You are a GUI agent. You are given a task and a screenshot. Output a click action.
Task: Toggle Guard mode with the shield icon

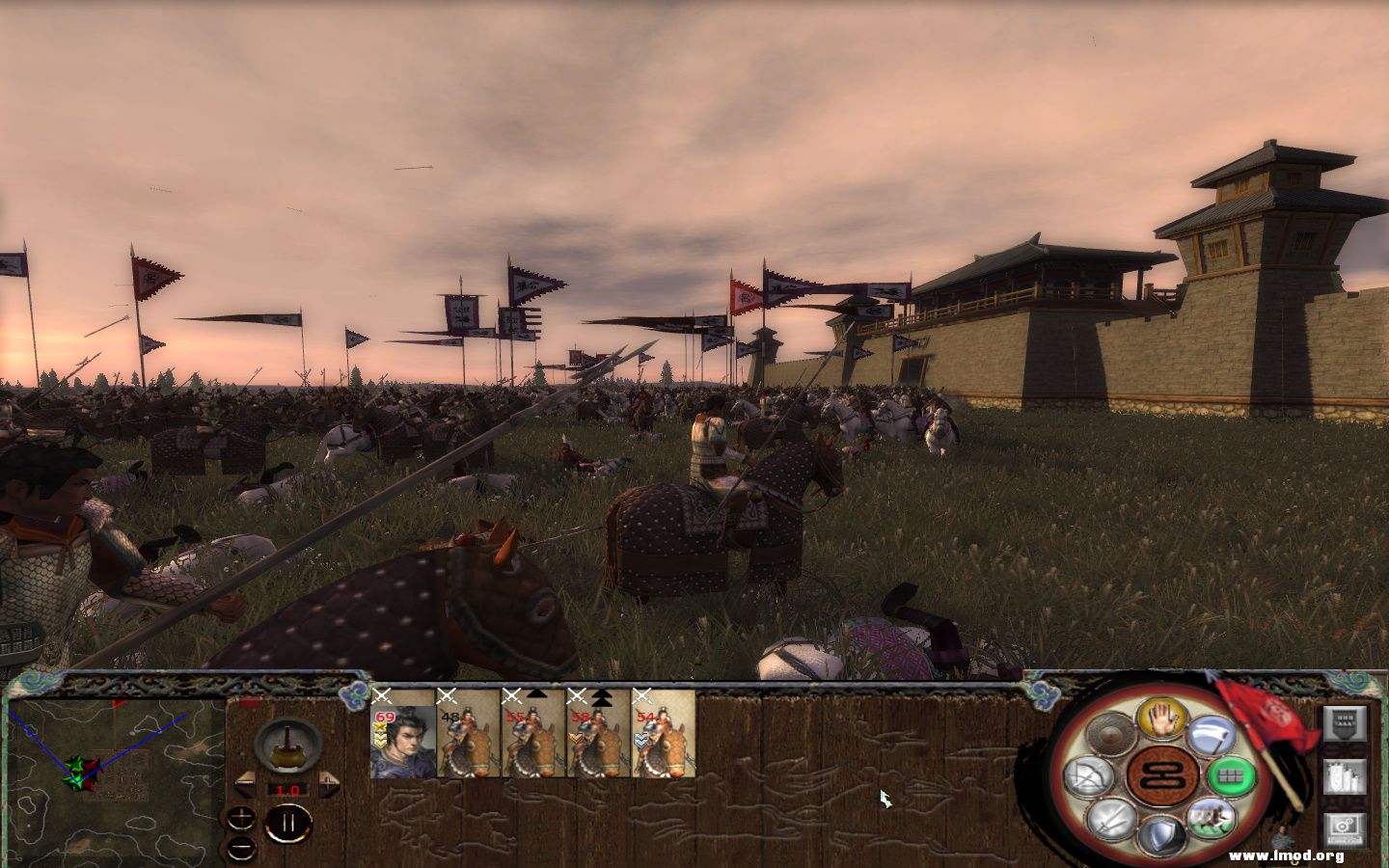click(1161, 831)
